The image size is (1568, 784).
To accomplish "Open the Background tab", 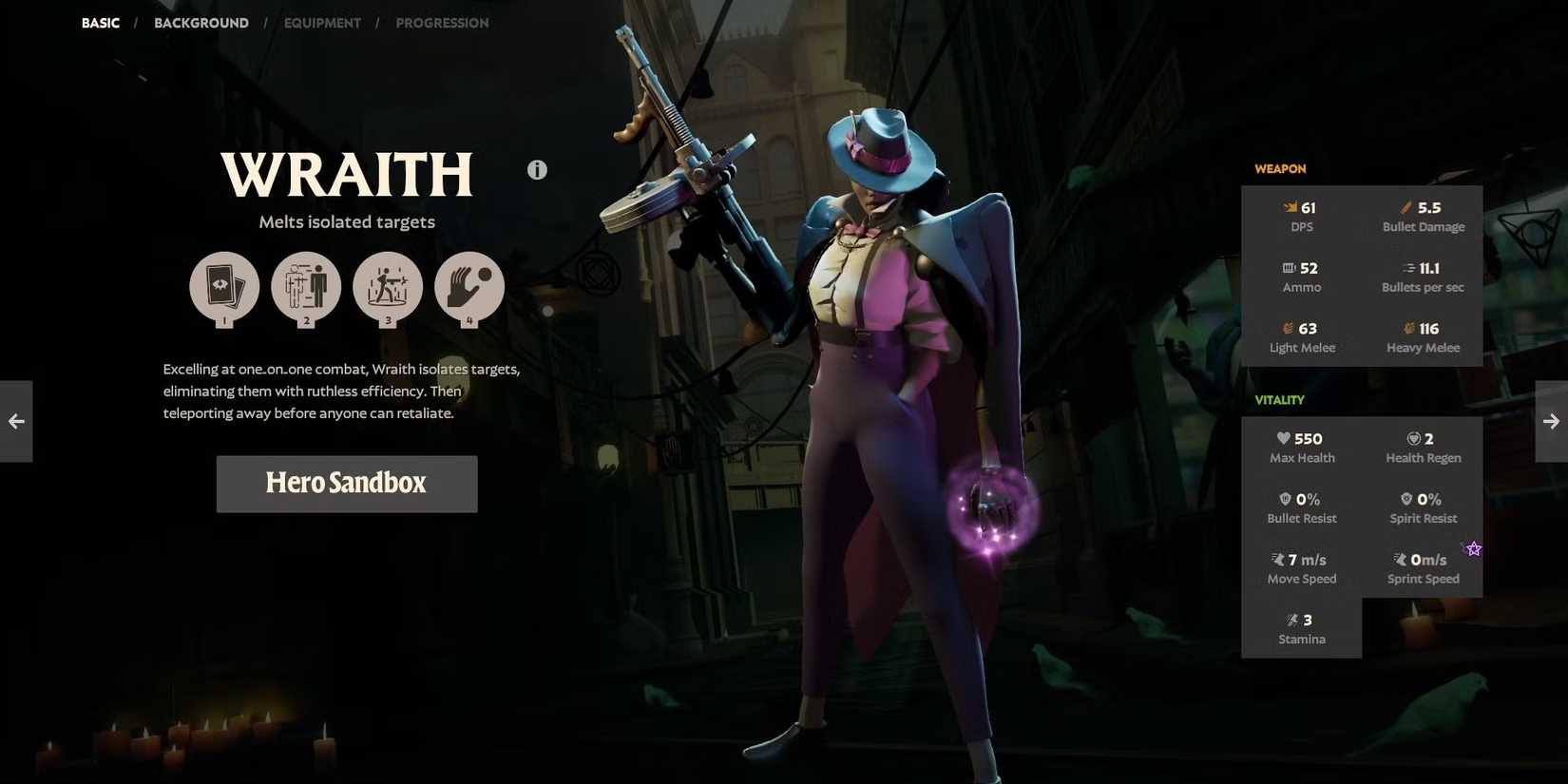I will coord(201,23).
